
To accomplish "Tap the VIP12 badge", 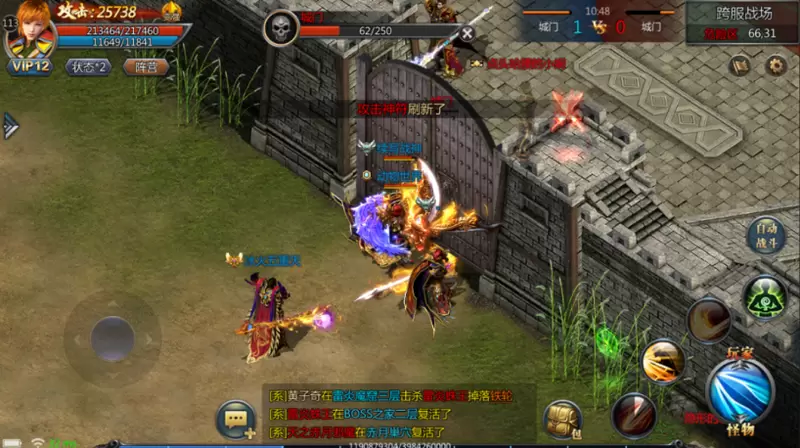I will pyautogui.click(x=31, y=67).
